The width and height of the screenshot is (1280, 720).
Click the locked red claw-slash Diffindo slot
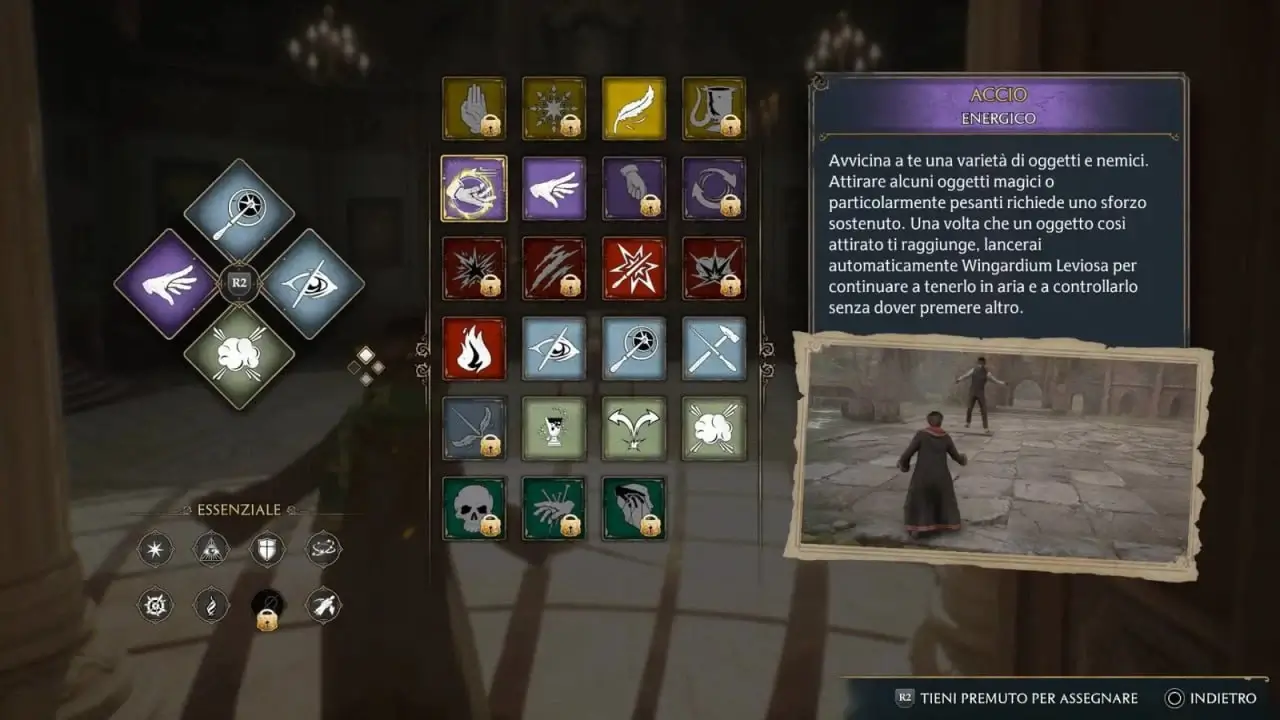coord(554,268)
